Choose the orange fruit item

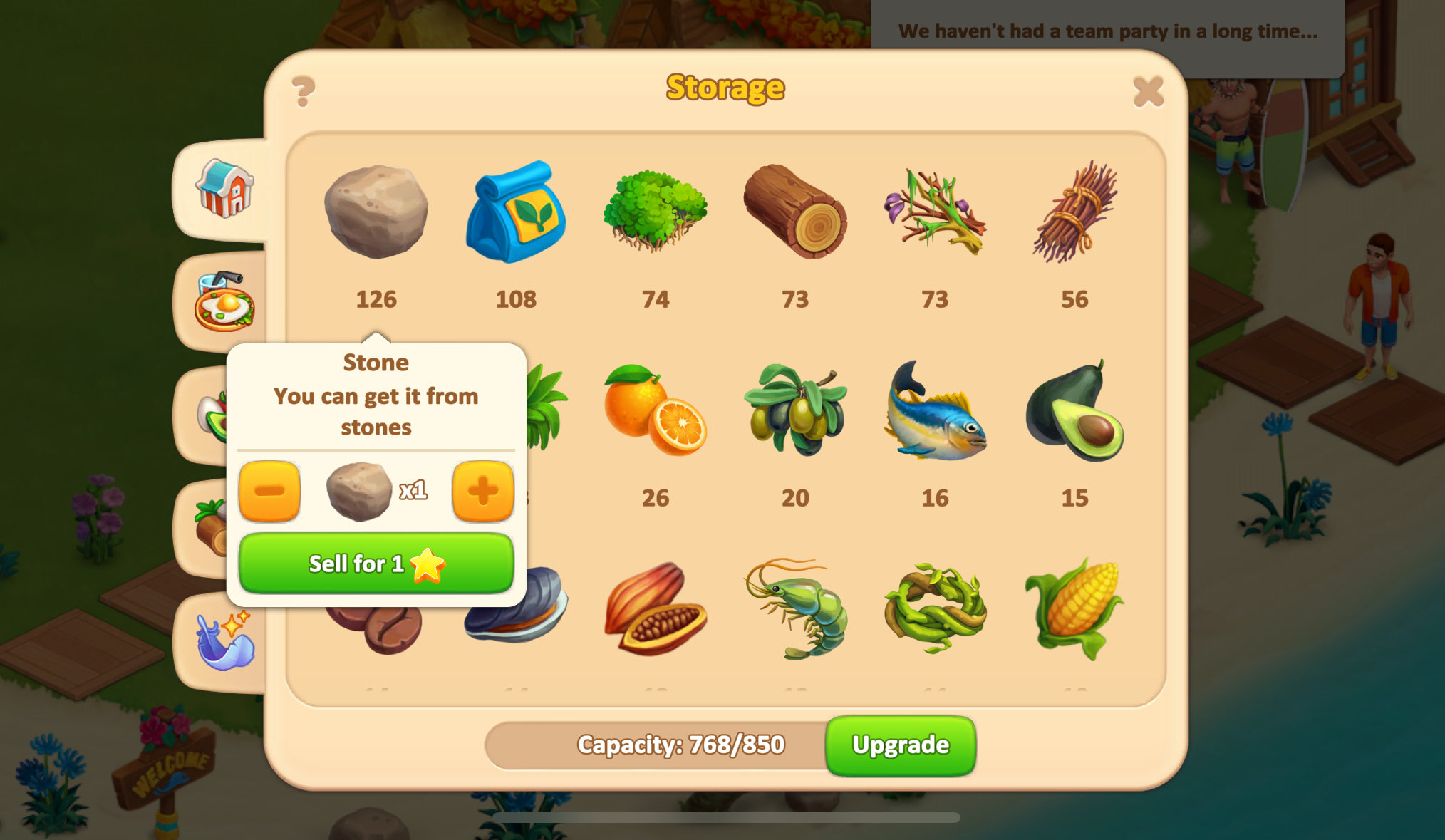pyautogui.click(x=656, y=410)
